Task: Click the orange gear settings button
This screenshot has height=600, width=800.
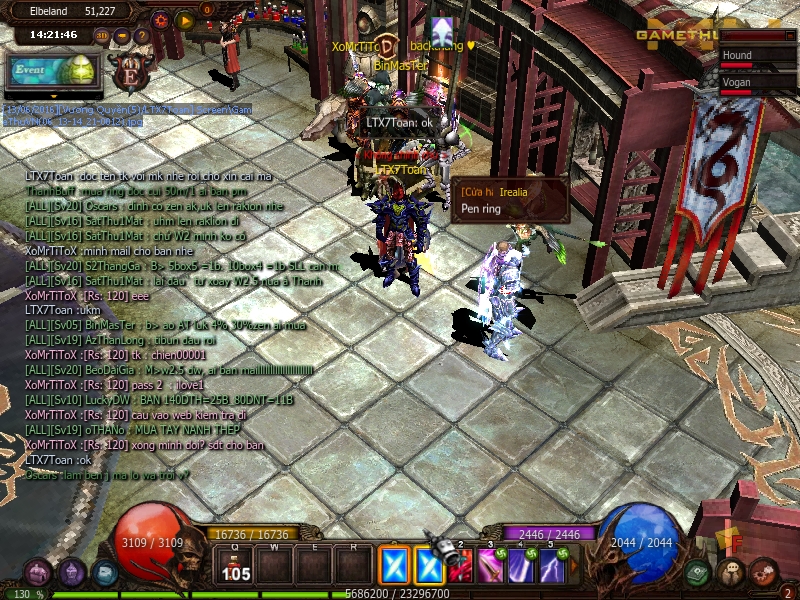Action: tap(161, 19)
